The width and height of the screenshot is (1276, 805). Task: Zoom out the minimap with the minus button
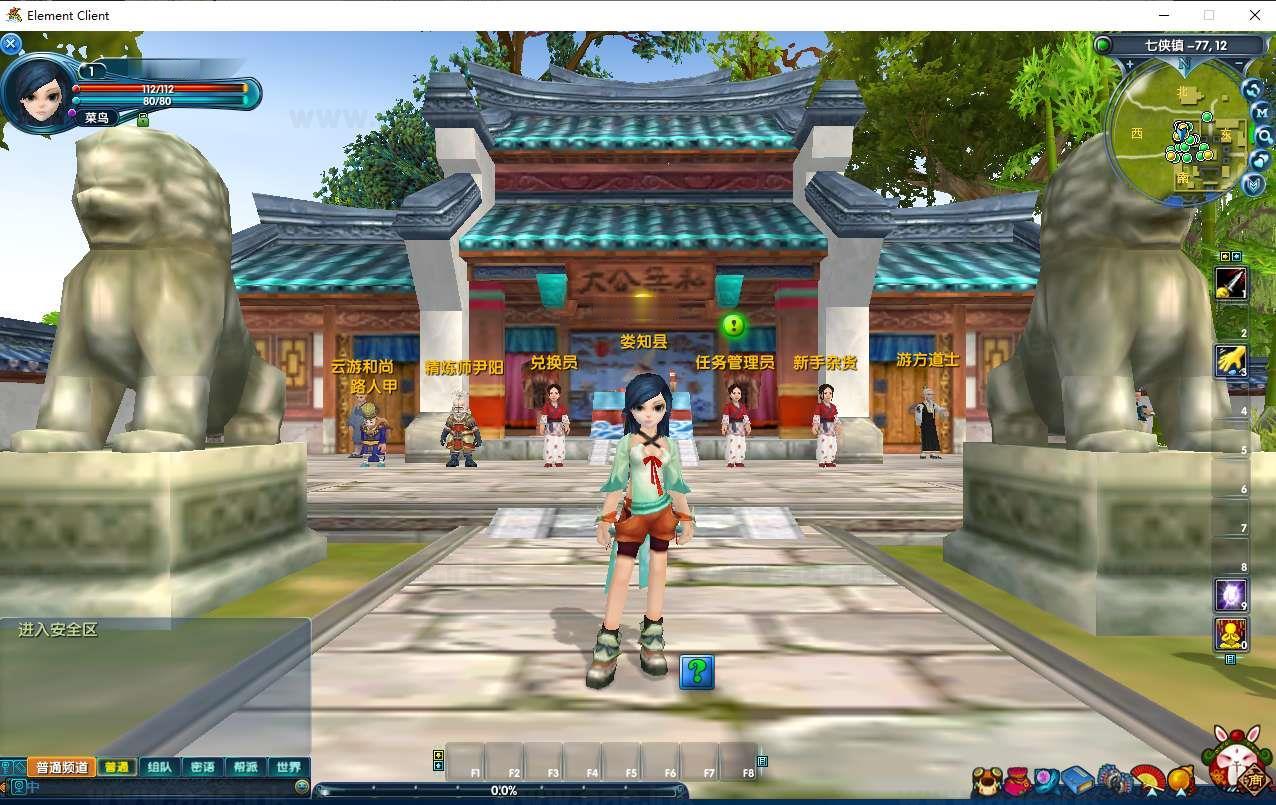[1237, 65]
